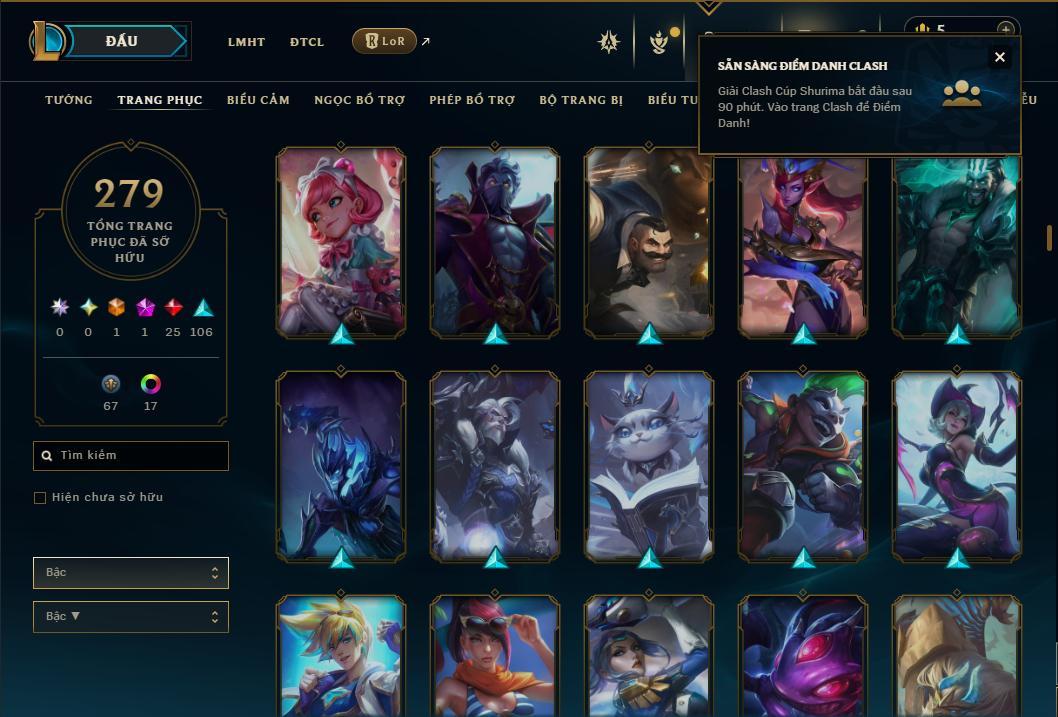1058x717 pixels.
Task: Go to the PHÉP BỔ TRỢ tab
Action: click(x=472, y=100)
